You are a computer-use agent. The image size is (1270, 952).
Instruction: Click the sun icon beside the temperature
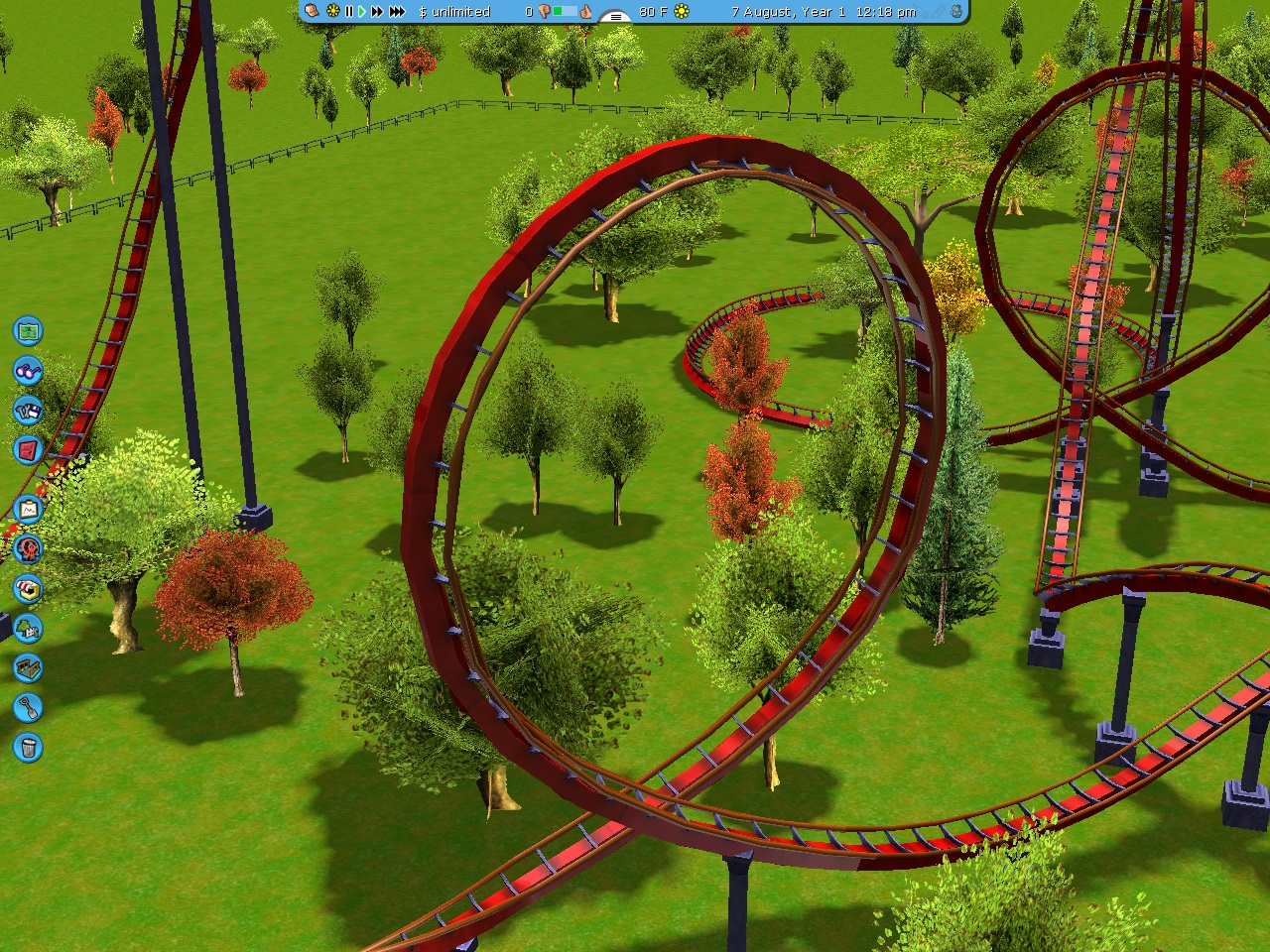(682, 12)
